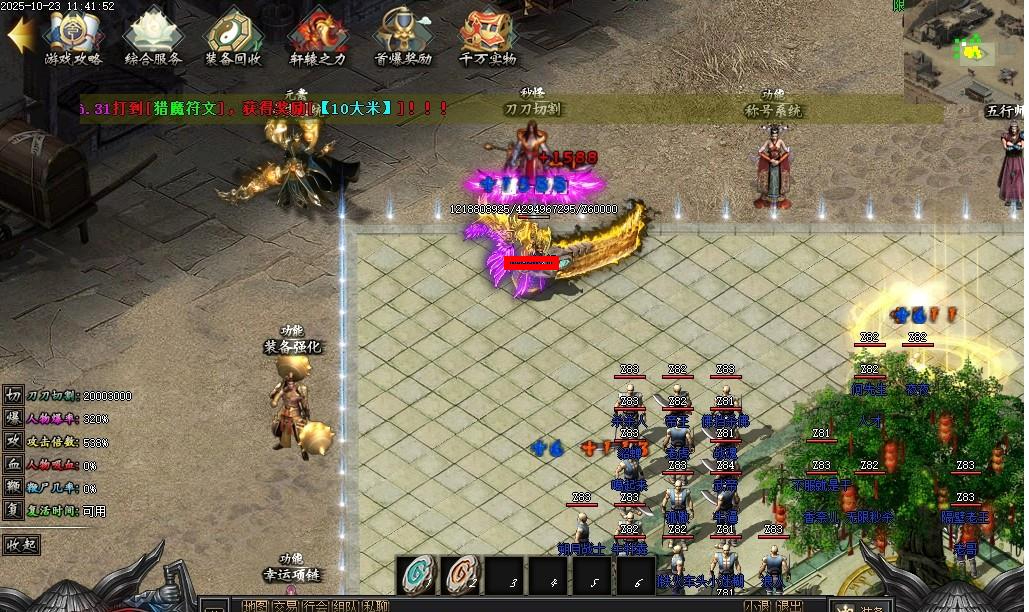Click the 复 revive icon
This screenshot has width=1029, height=612.
point(13,510)
